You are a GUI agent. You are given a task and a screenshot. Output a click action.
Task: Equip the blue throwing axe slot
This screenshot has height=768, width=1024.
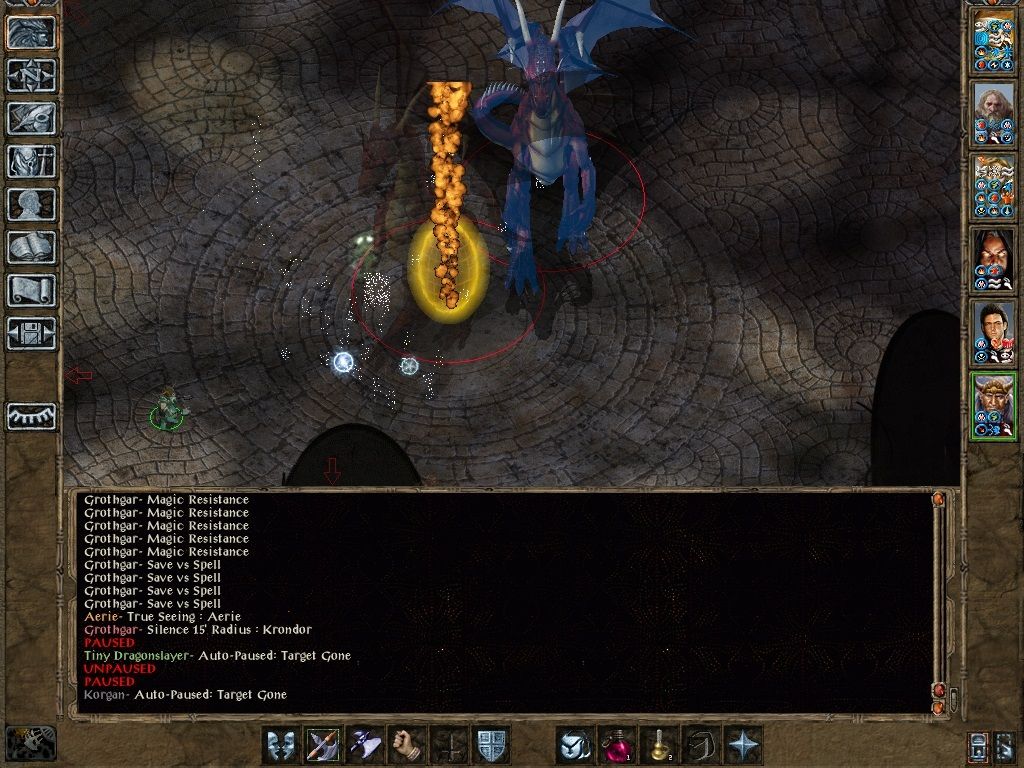(x=365, y=746)
